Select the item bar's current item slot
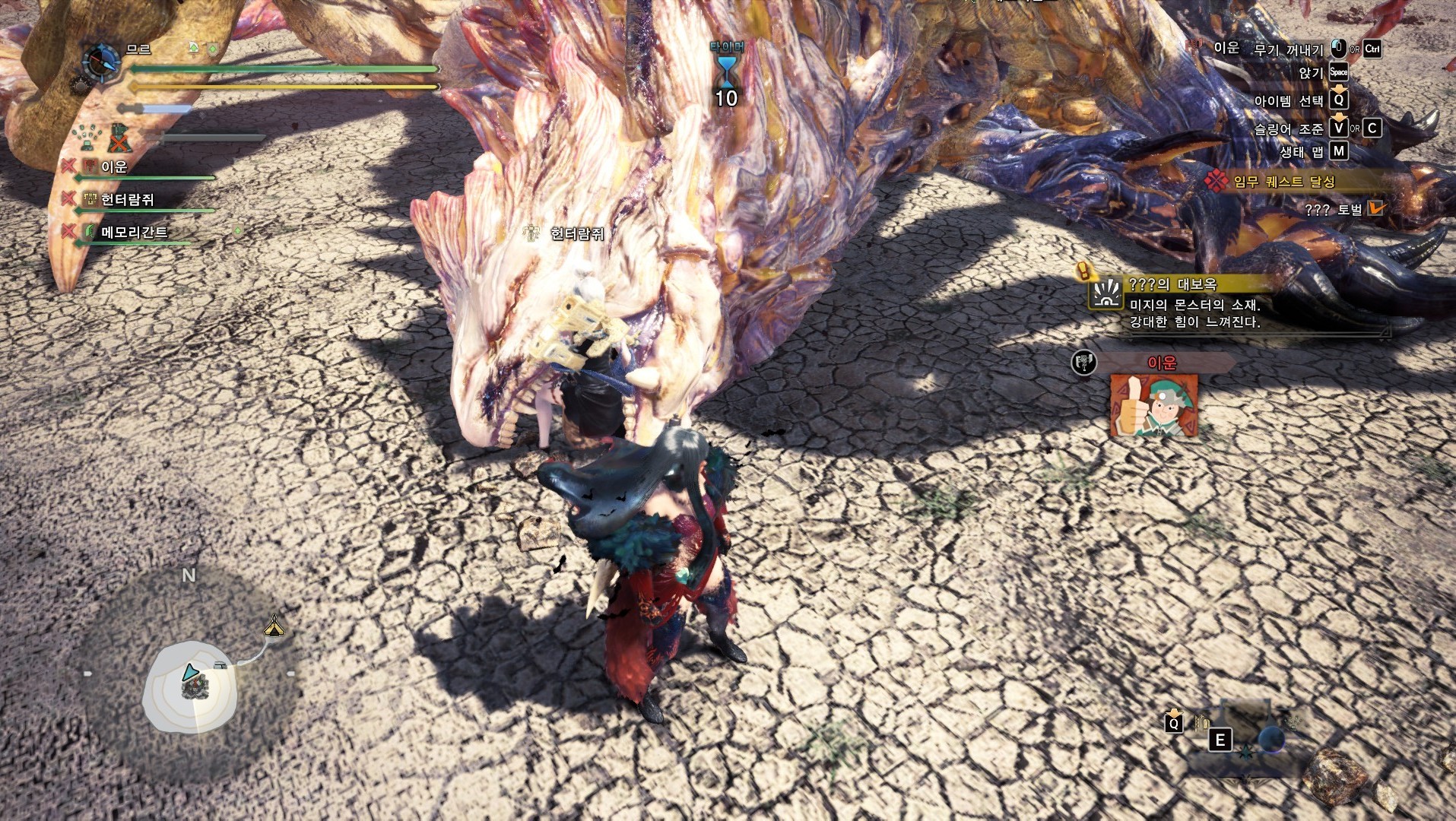 pyautogui.click(x=1270, y=739)
